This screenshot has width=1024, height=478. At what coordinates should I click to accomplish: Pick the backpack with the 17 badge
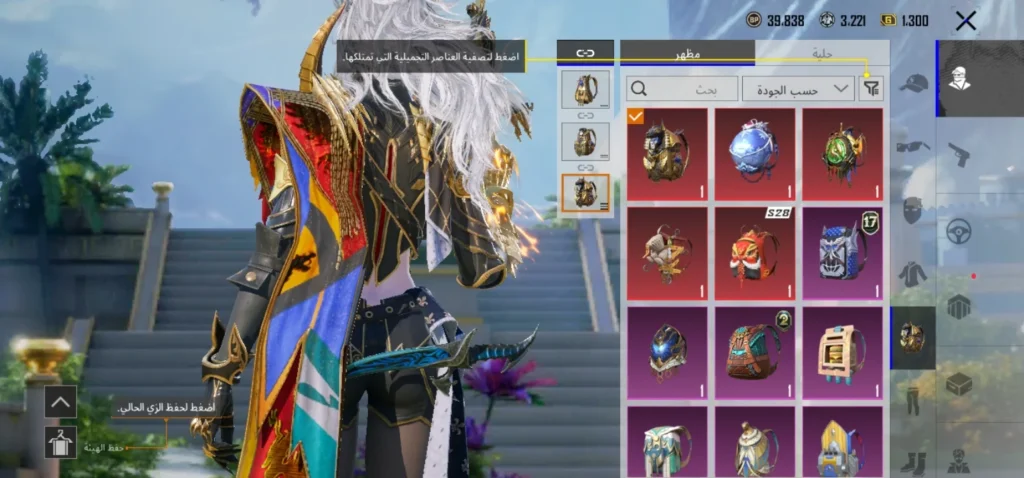(843, 252)
